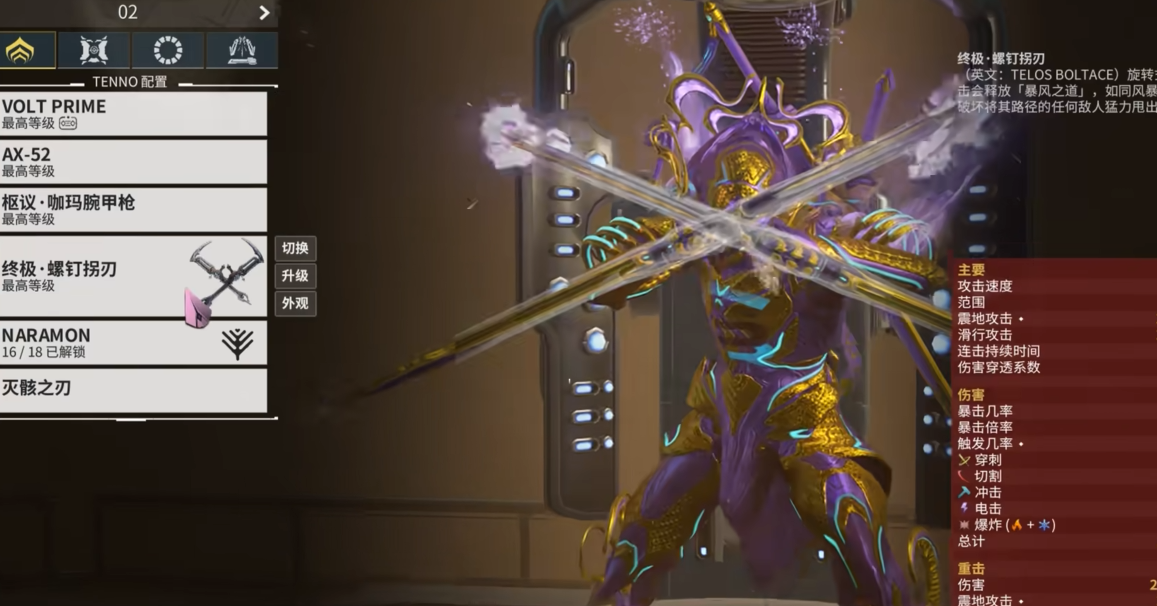Open the 外观 (appearance) button

[295, 303]
